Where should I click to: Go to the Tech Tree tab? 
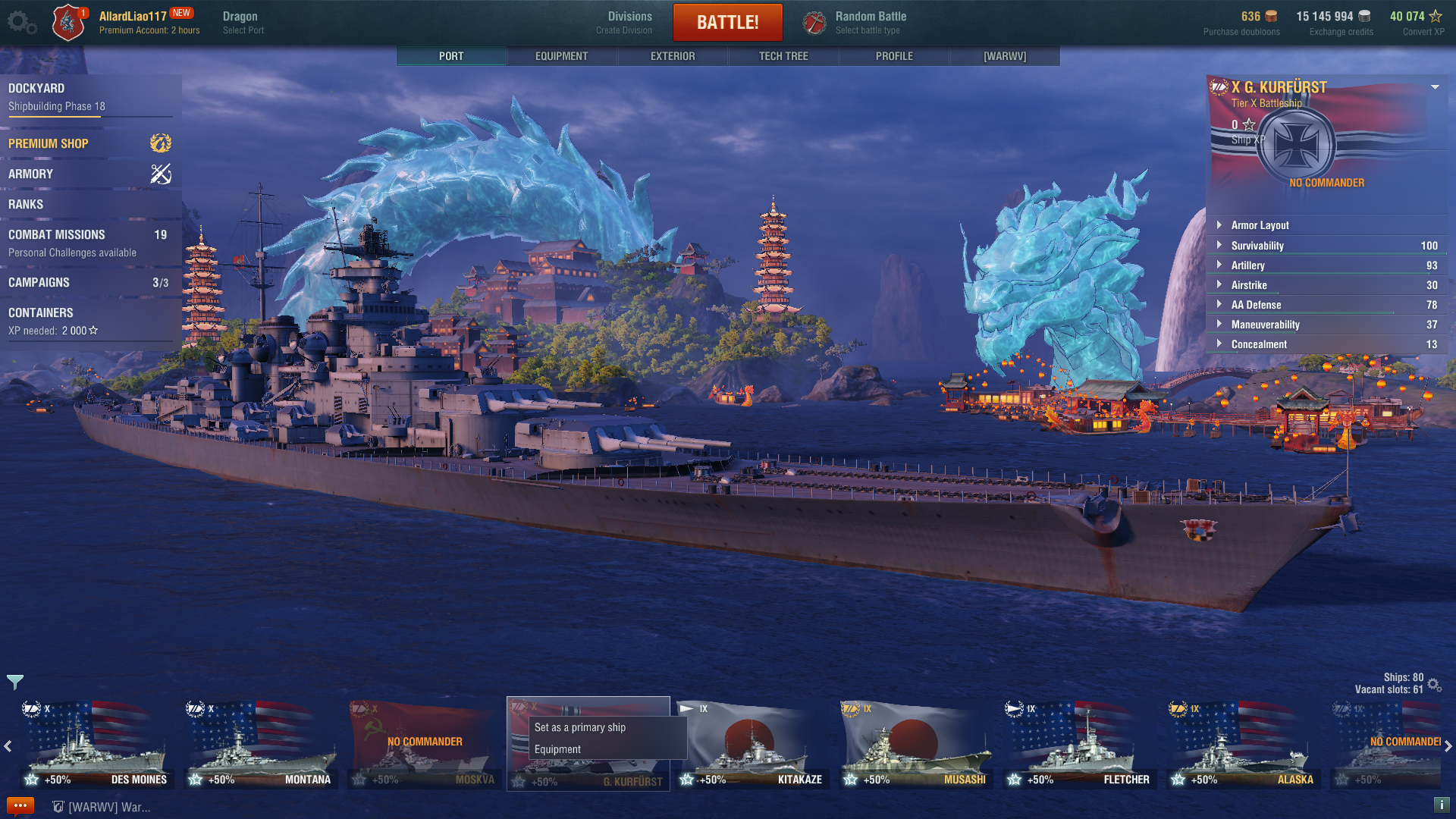pos(783,56)
